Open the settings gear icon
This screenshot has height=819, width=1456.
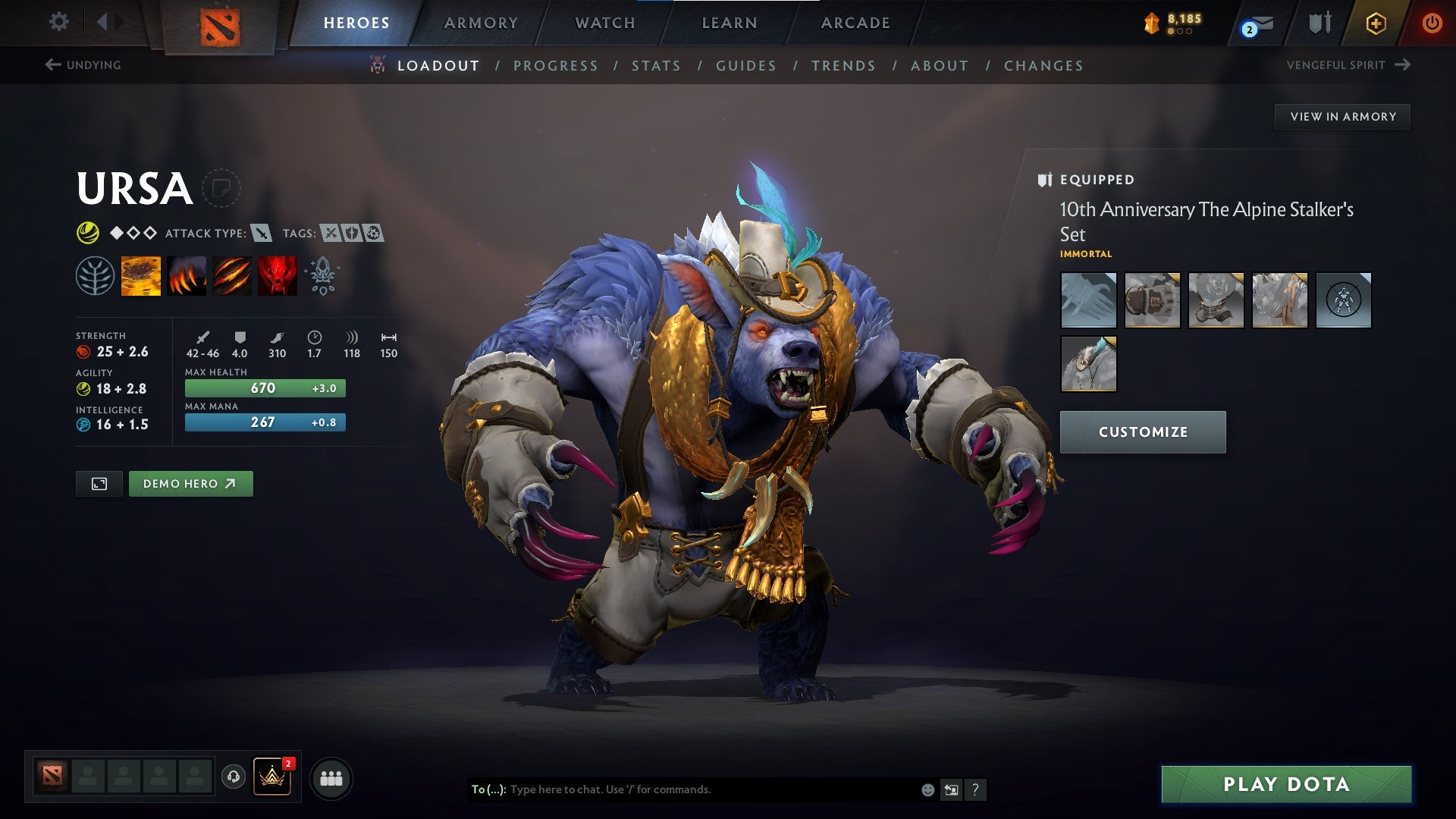(58, 22)
